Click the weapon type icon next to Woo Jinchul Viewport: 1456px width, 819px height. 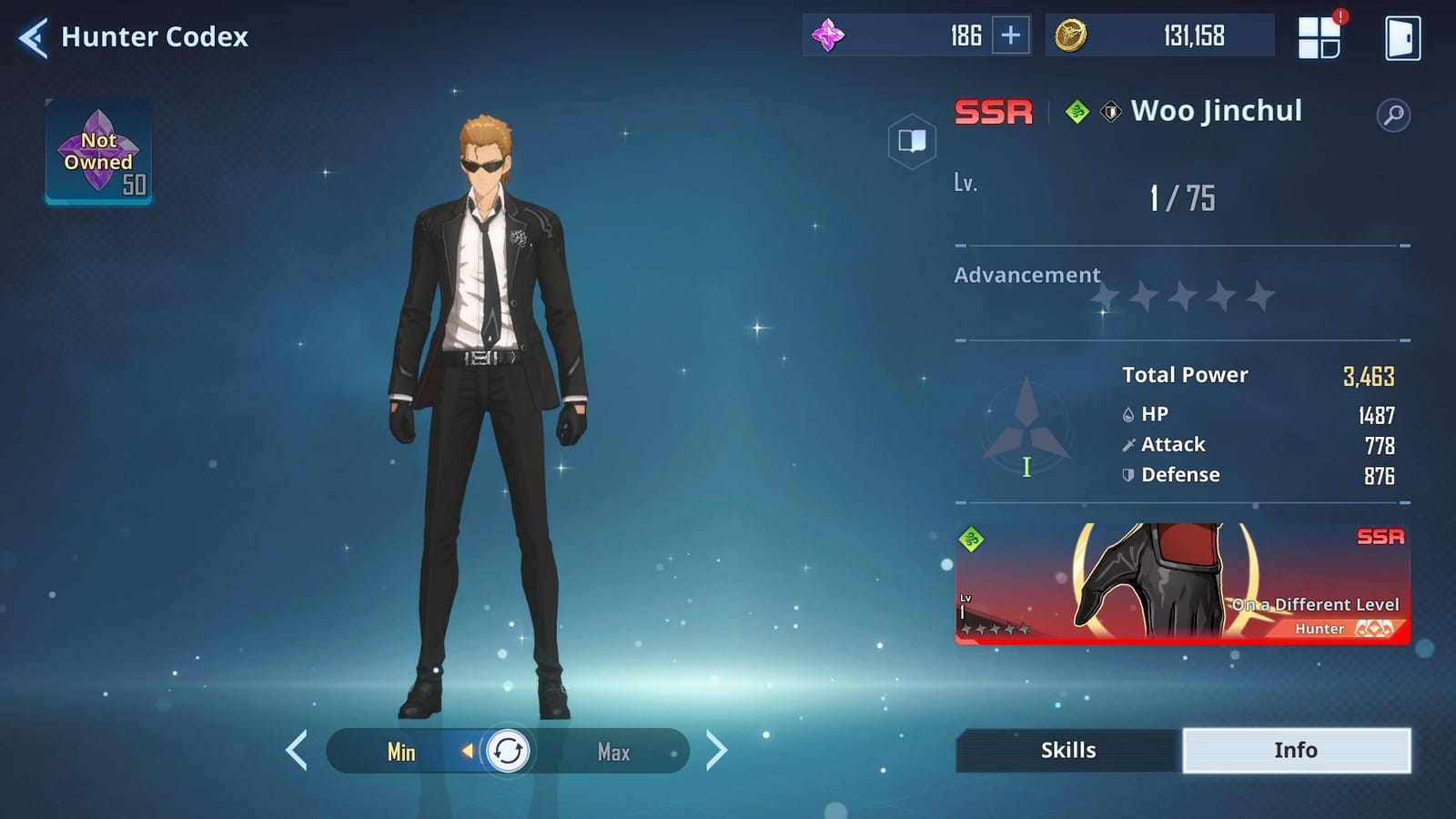click(x=1109, y=111)
